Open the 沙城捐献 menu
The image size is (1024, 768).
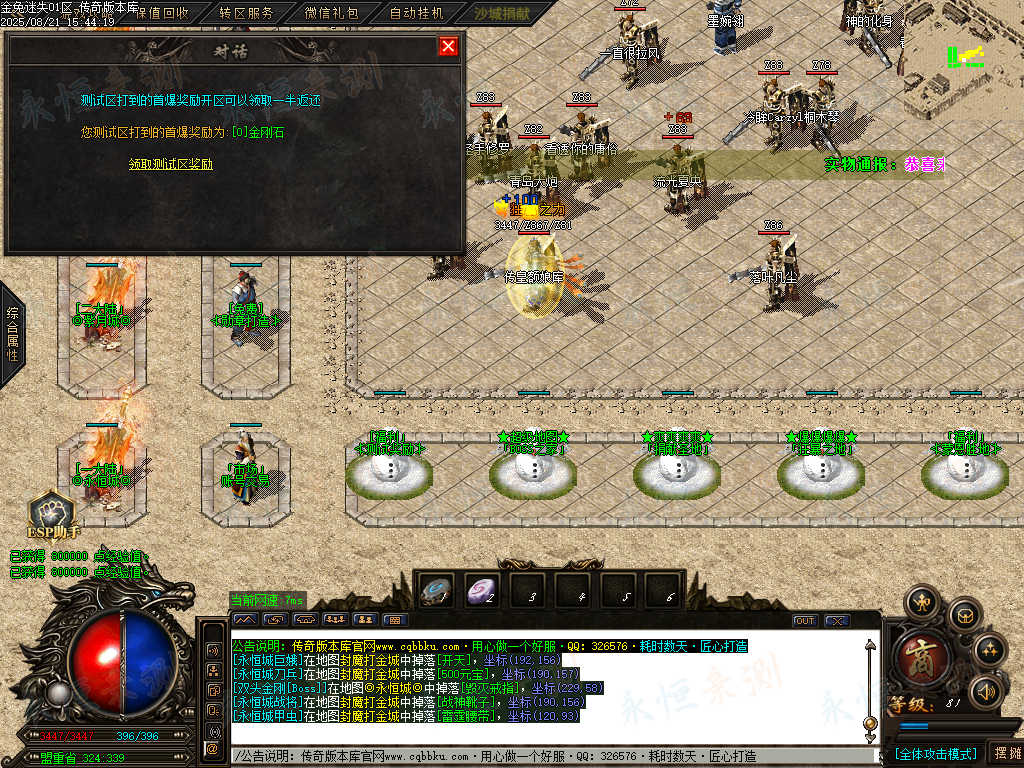[501, 14]
